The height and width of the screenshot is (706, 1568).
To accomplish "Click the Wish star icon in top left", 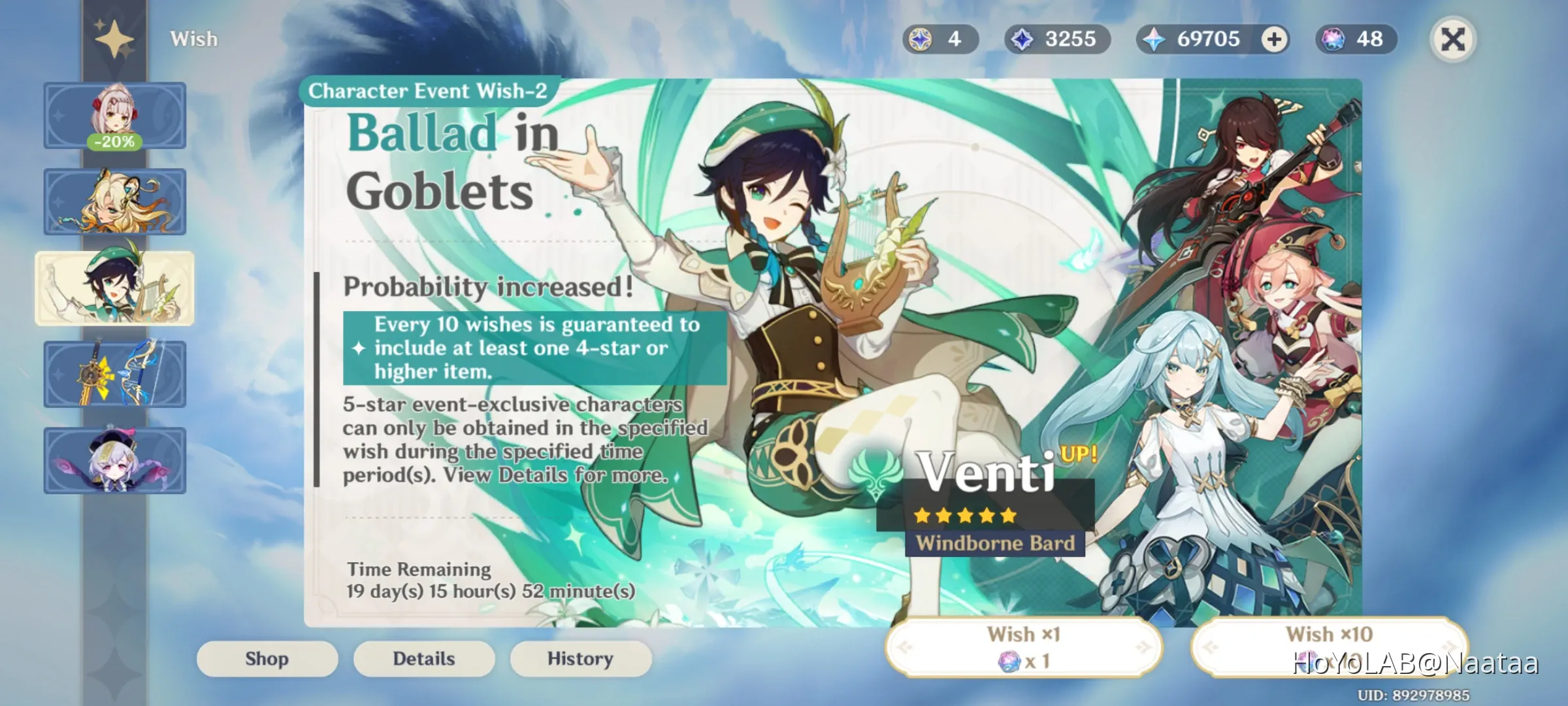I will (114, 39).
